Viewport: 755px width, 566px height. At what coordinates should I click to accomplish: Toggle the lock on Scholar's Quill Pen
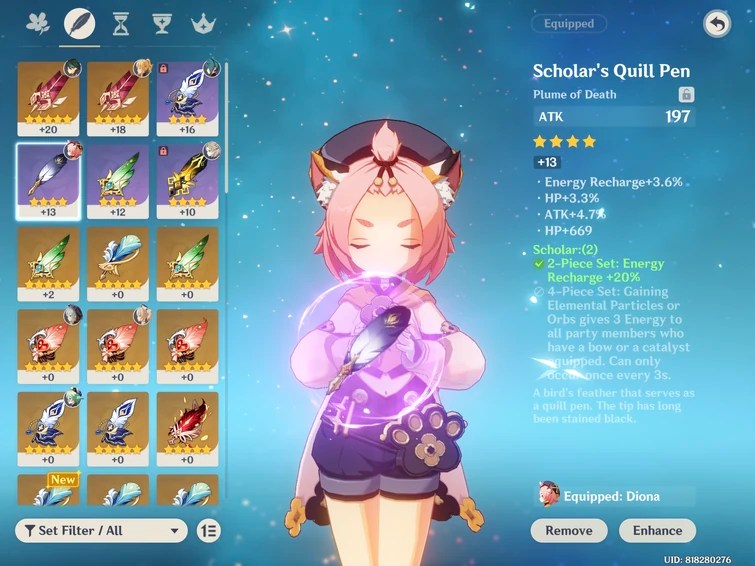click(x=686, y=94)
